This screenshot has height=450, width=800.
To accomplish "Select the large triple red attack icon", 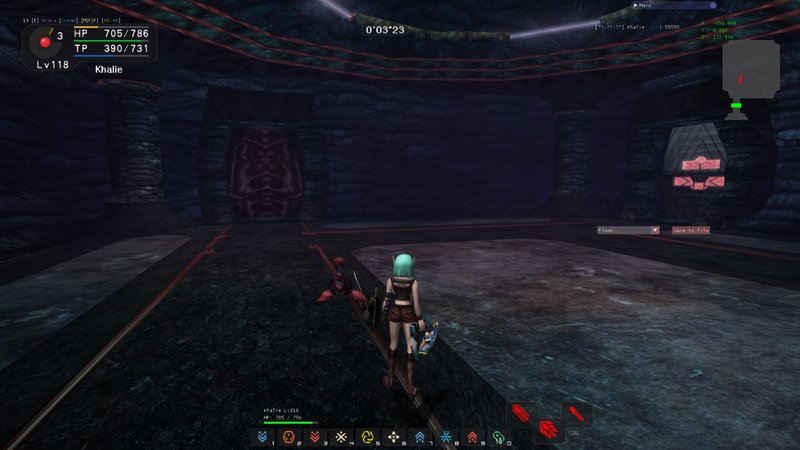I will (x=548, y=430).
